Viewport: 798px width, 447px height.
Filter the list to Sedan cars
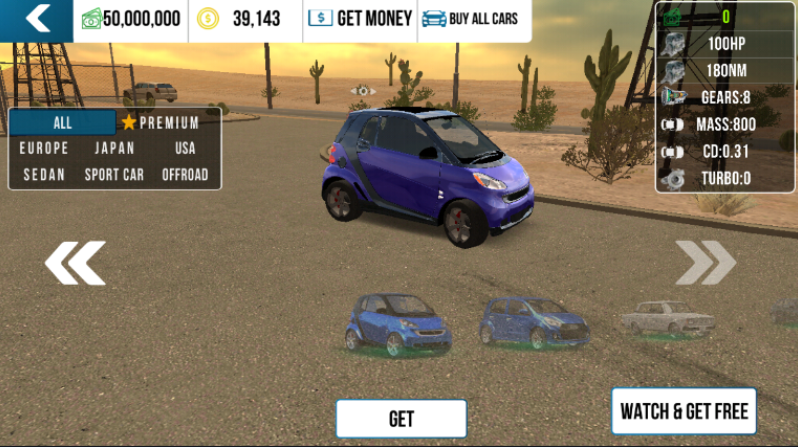44,174
